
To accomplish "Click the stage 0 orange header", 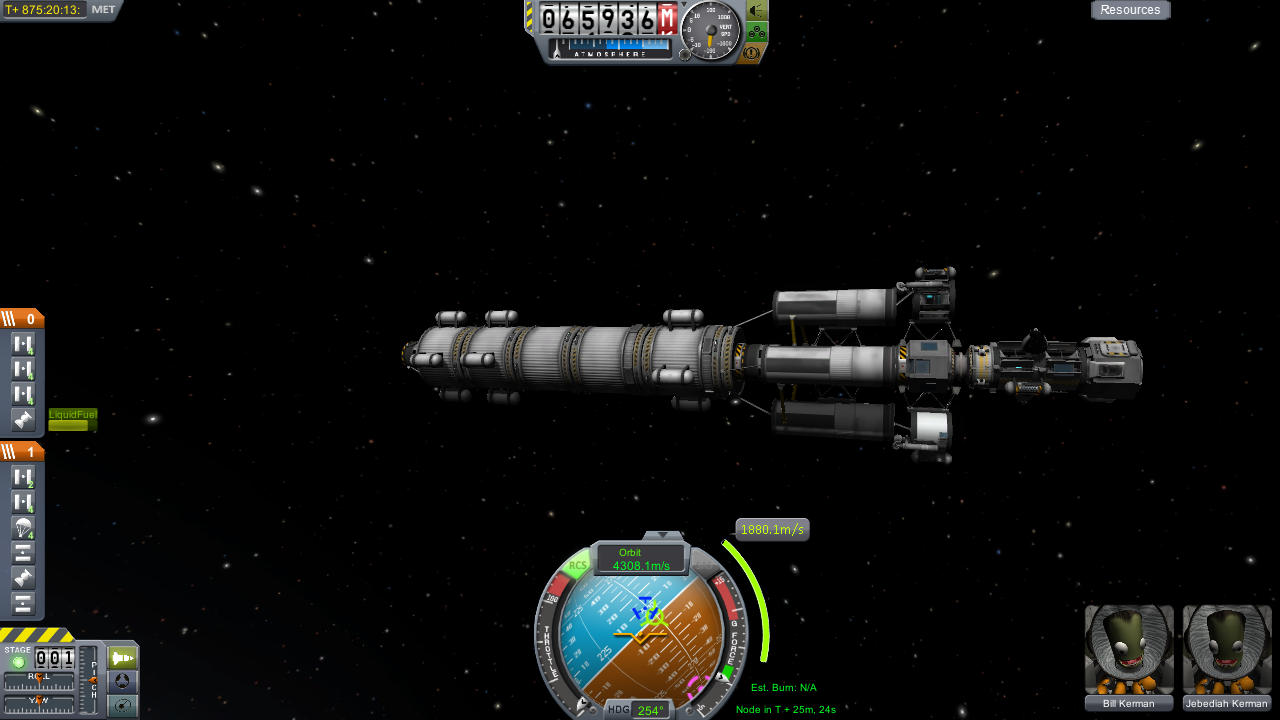I will coord(22,319).
